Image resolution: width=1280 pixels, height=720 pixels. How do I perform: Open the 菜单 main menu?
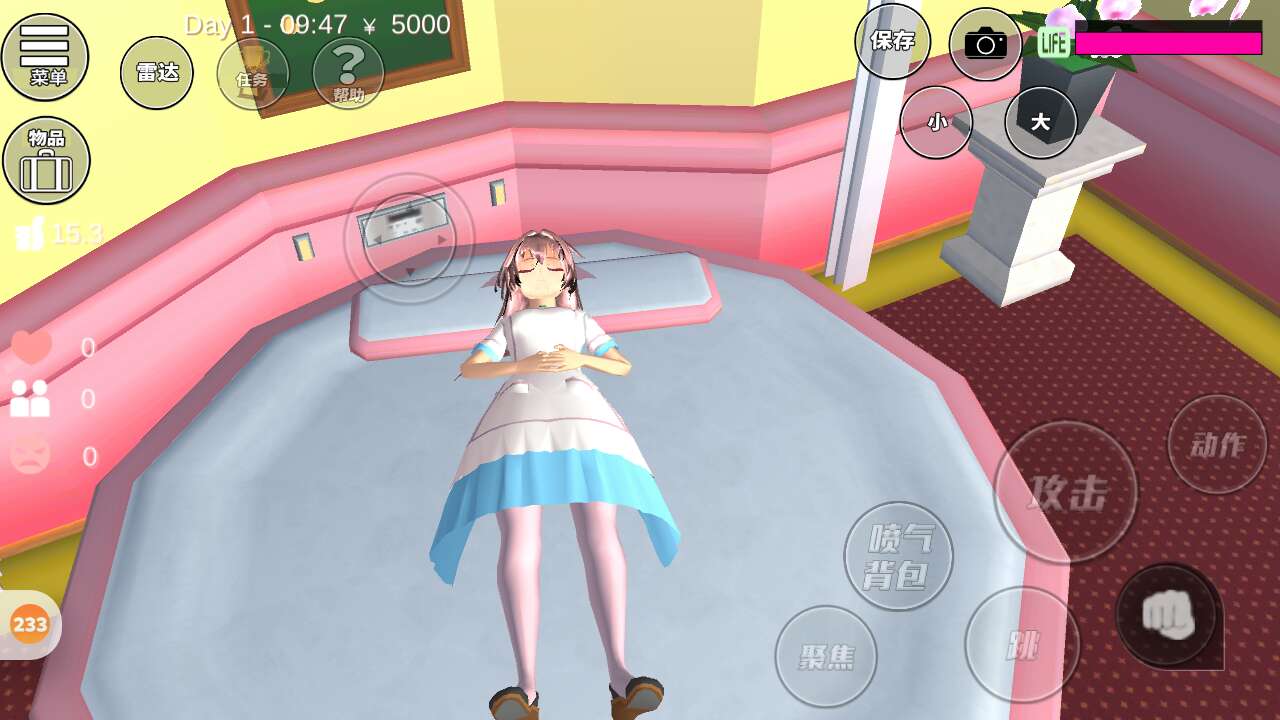tap(45, 56)
